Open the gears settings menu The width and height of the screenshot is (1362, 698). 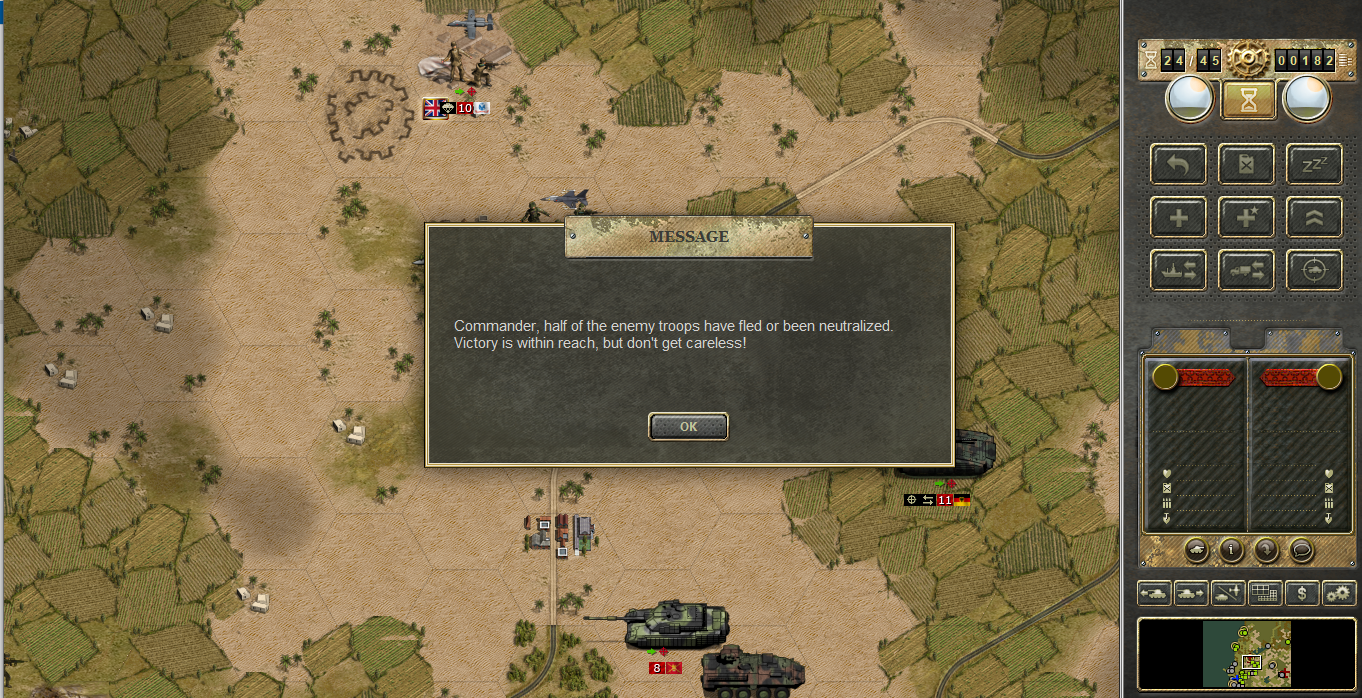point(1338,593)
